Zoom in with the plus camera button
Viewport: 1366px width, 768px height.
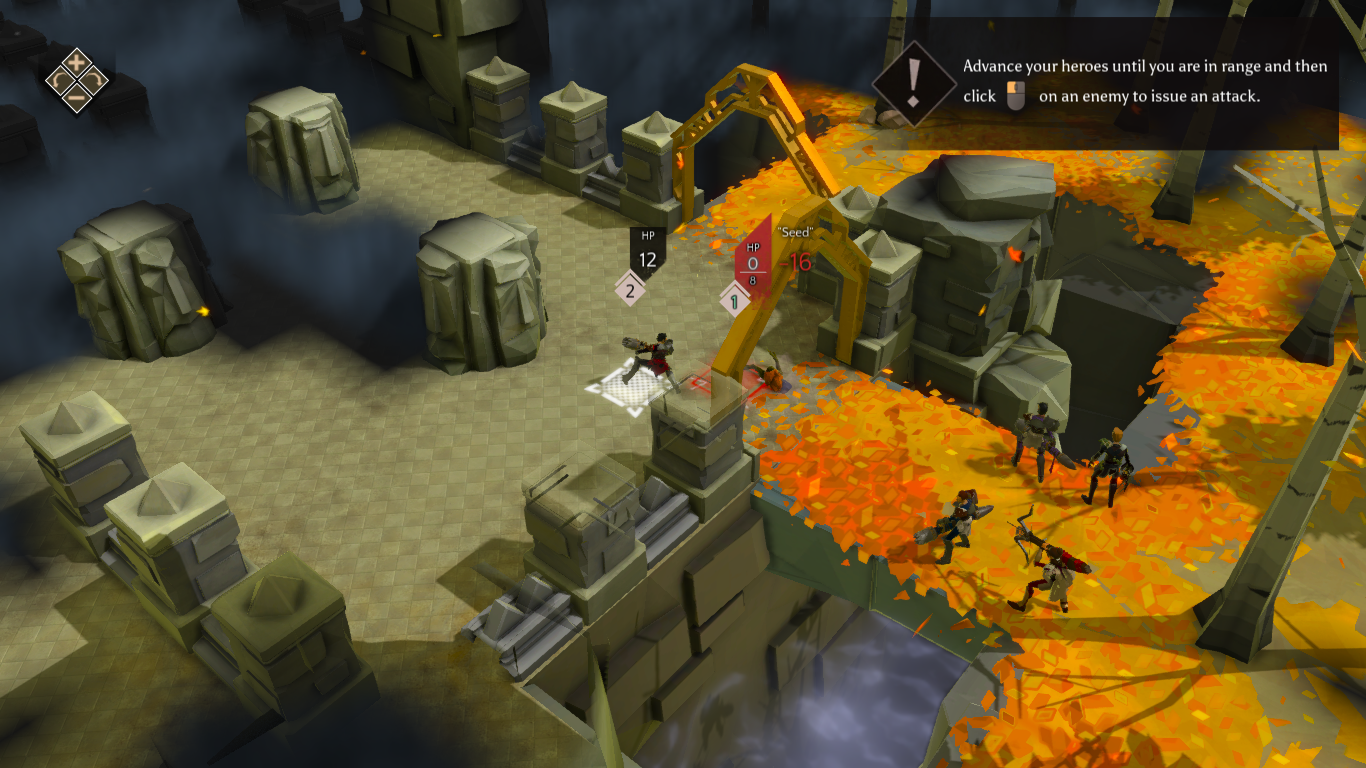[76, 62]
